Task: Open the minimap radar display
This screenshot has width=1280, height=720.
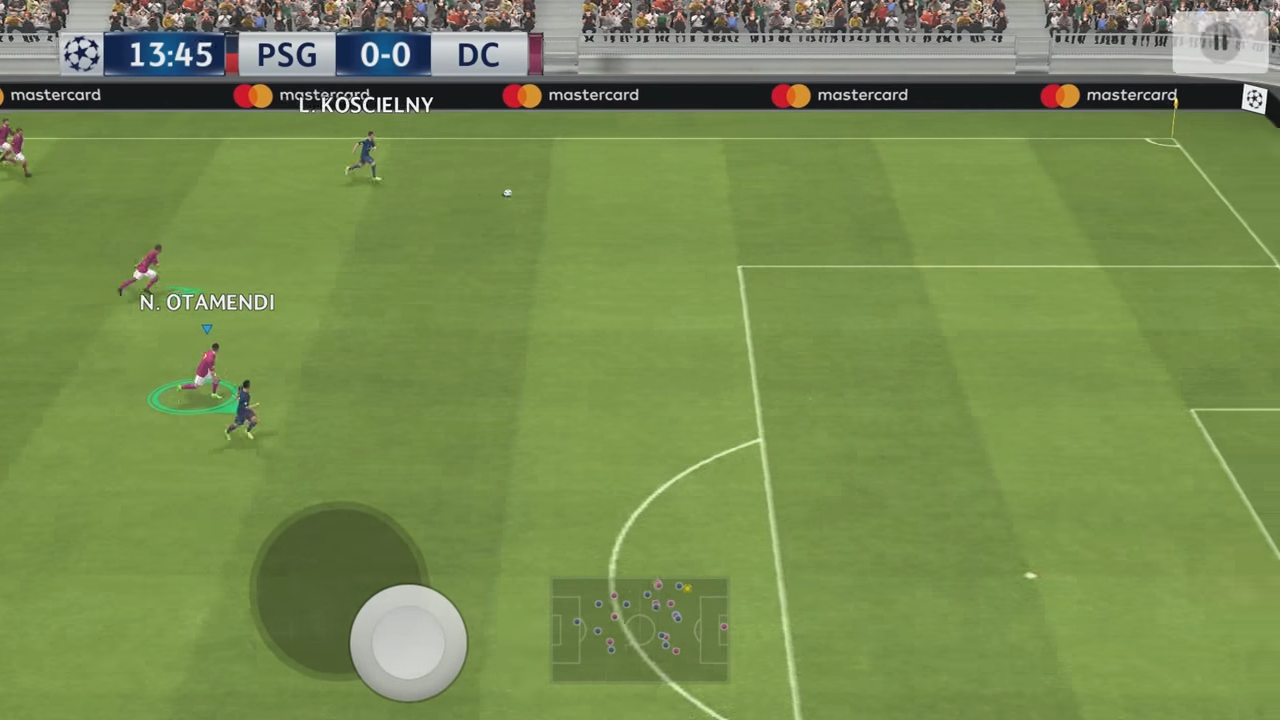Action: point(640,630)
